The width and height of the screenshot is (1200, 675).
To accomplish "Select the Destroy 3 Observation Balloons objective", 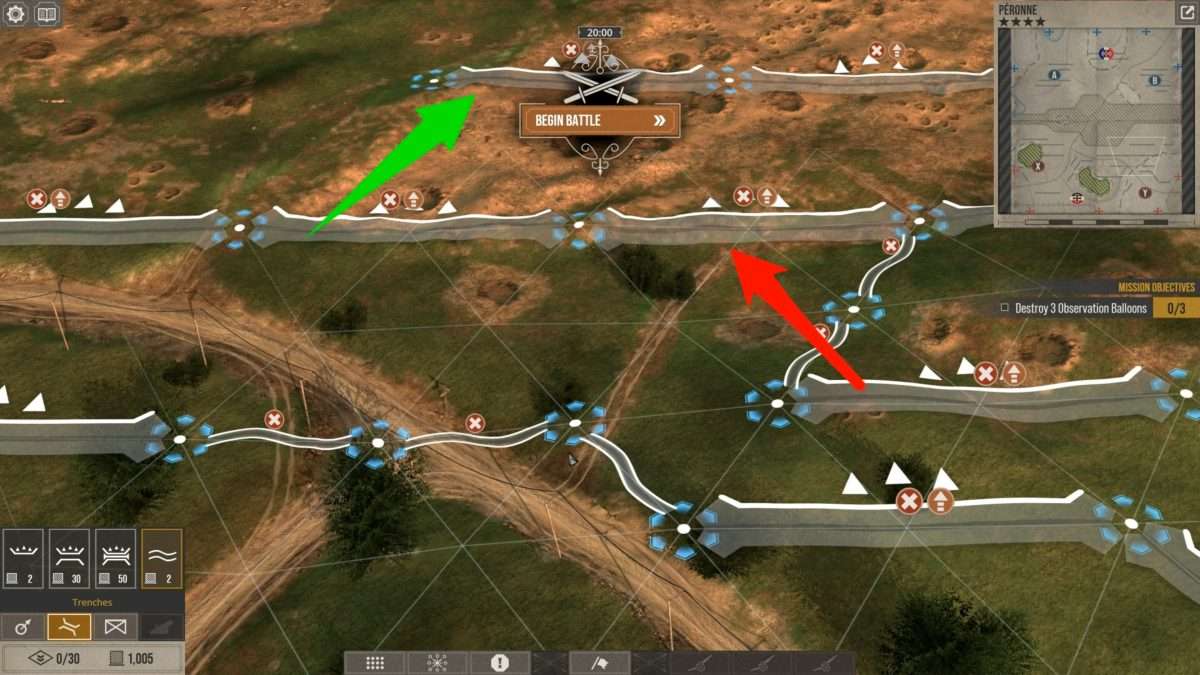I will coord(1075,308).
